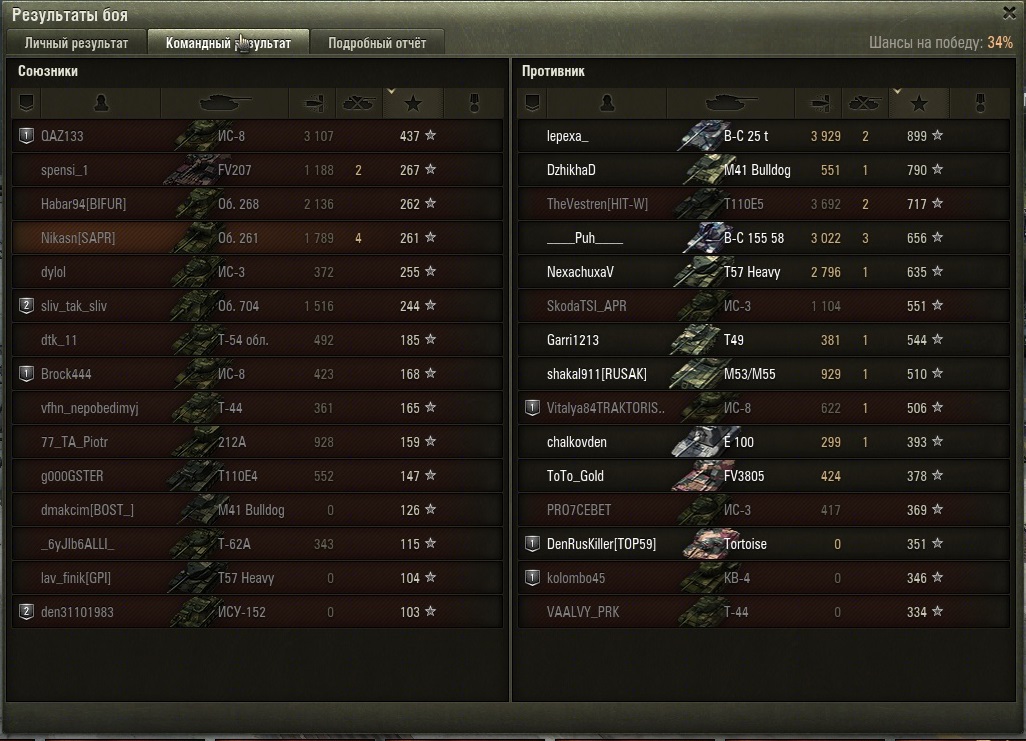Image resolution: width=1026 pixels, height=741 pixels.
Task: Choose enemy DzhikhaD in the list
Action: pyautogui.click(x=571, y=170)
